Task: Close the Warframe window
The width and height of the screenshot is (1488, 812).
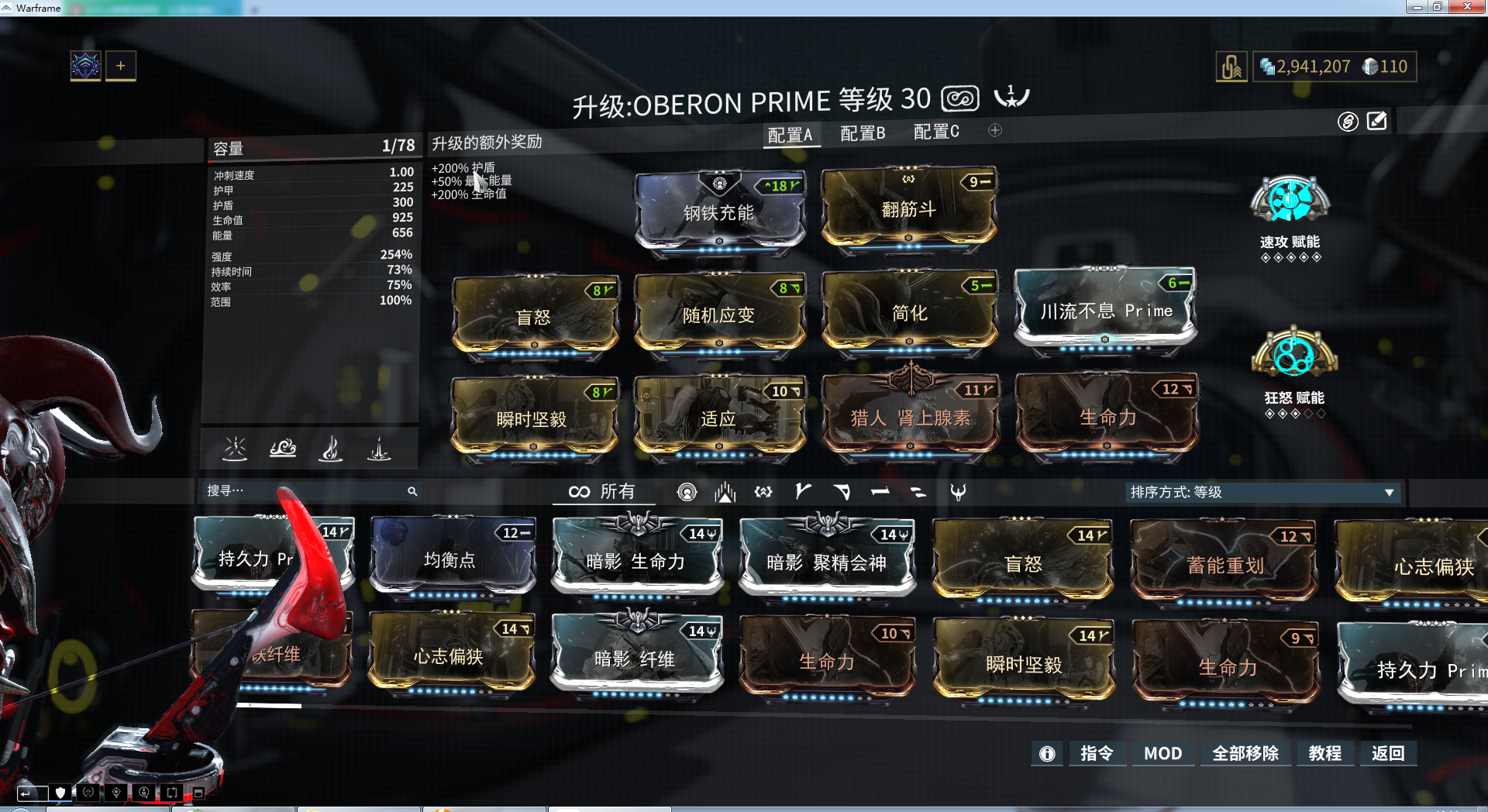Action: tap(1466, 7)
